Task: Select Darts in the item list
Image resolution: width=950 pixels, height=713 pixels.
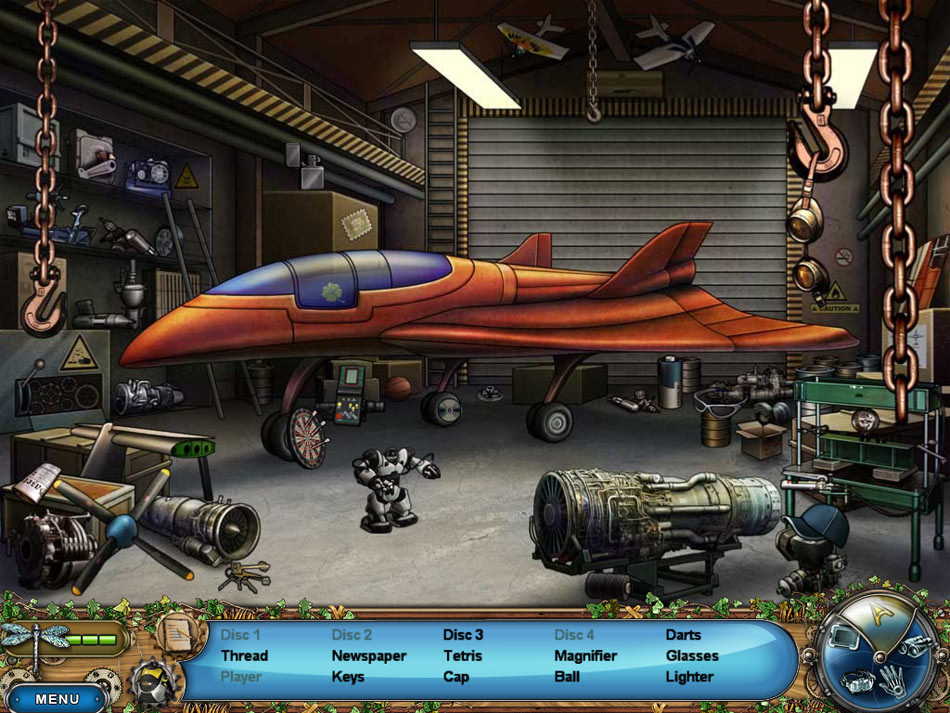Action: 683,635
